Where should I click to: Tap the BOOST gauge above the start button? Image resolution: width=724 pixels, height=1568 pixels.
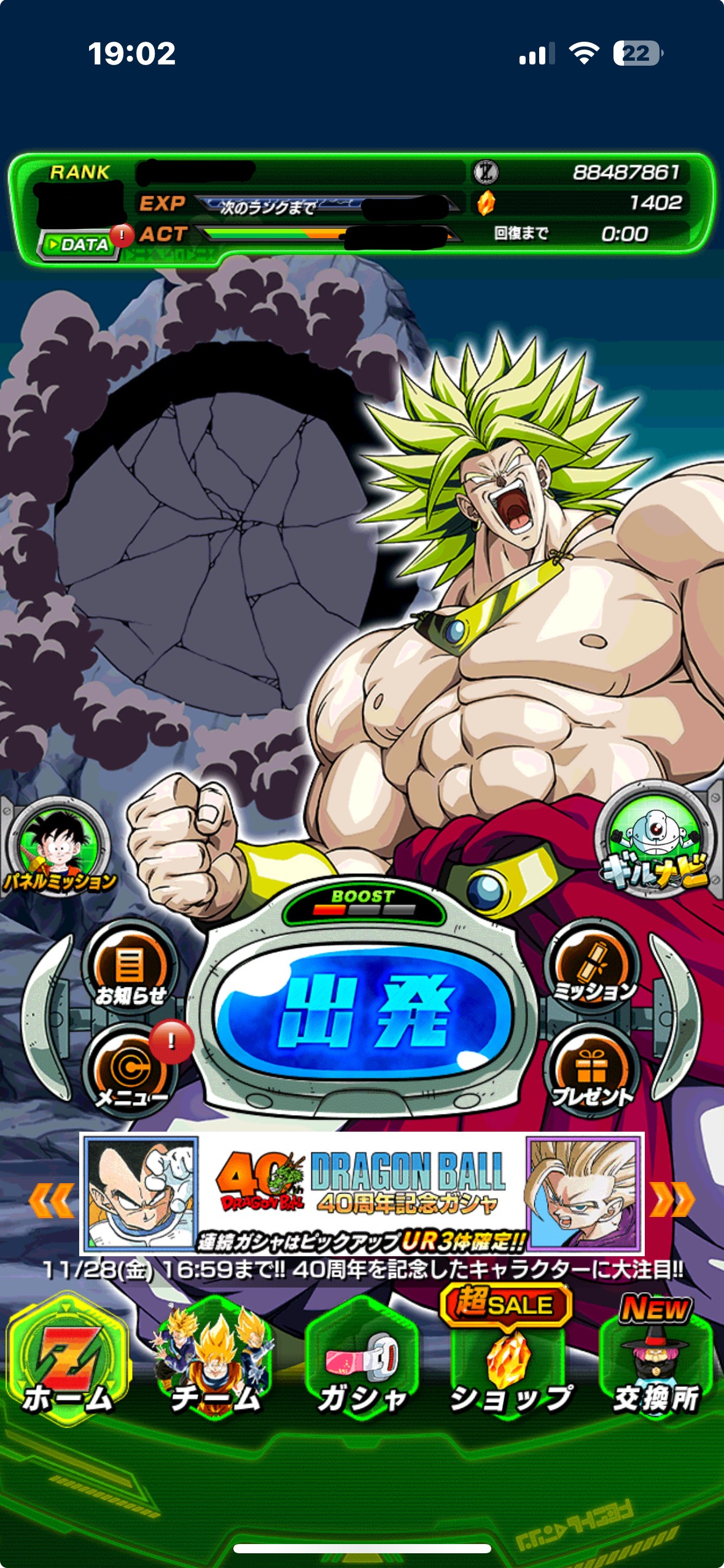pyautogui.click(x=362, y=903)
